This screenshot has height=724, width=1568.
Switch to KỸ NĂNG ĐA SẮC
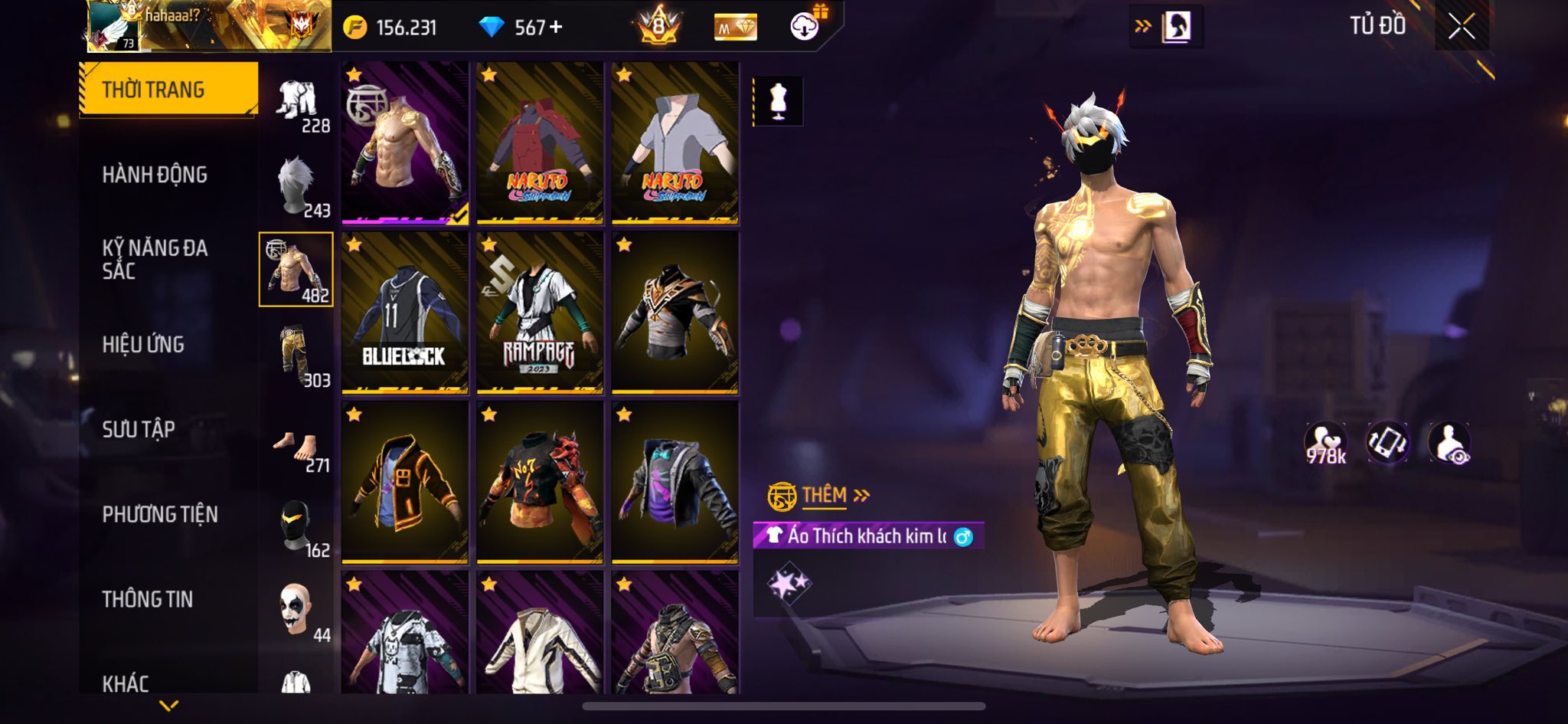[x=155, y=259]
